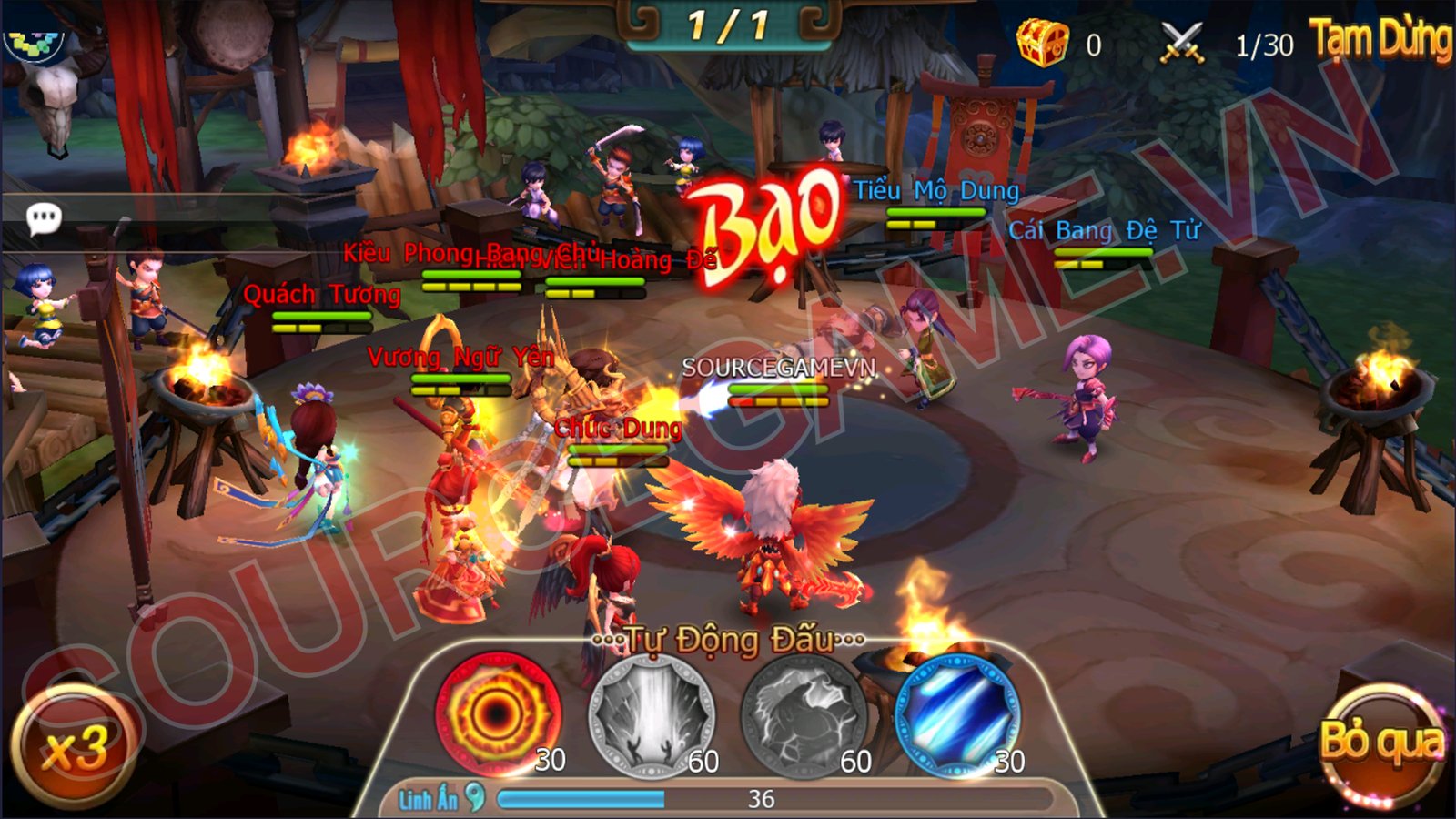The height and width of the screenshot is (819, 1456).
Task: Toggle the x3 battle speed button
Action: pyautogui.click(x=75, y=746)
